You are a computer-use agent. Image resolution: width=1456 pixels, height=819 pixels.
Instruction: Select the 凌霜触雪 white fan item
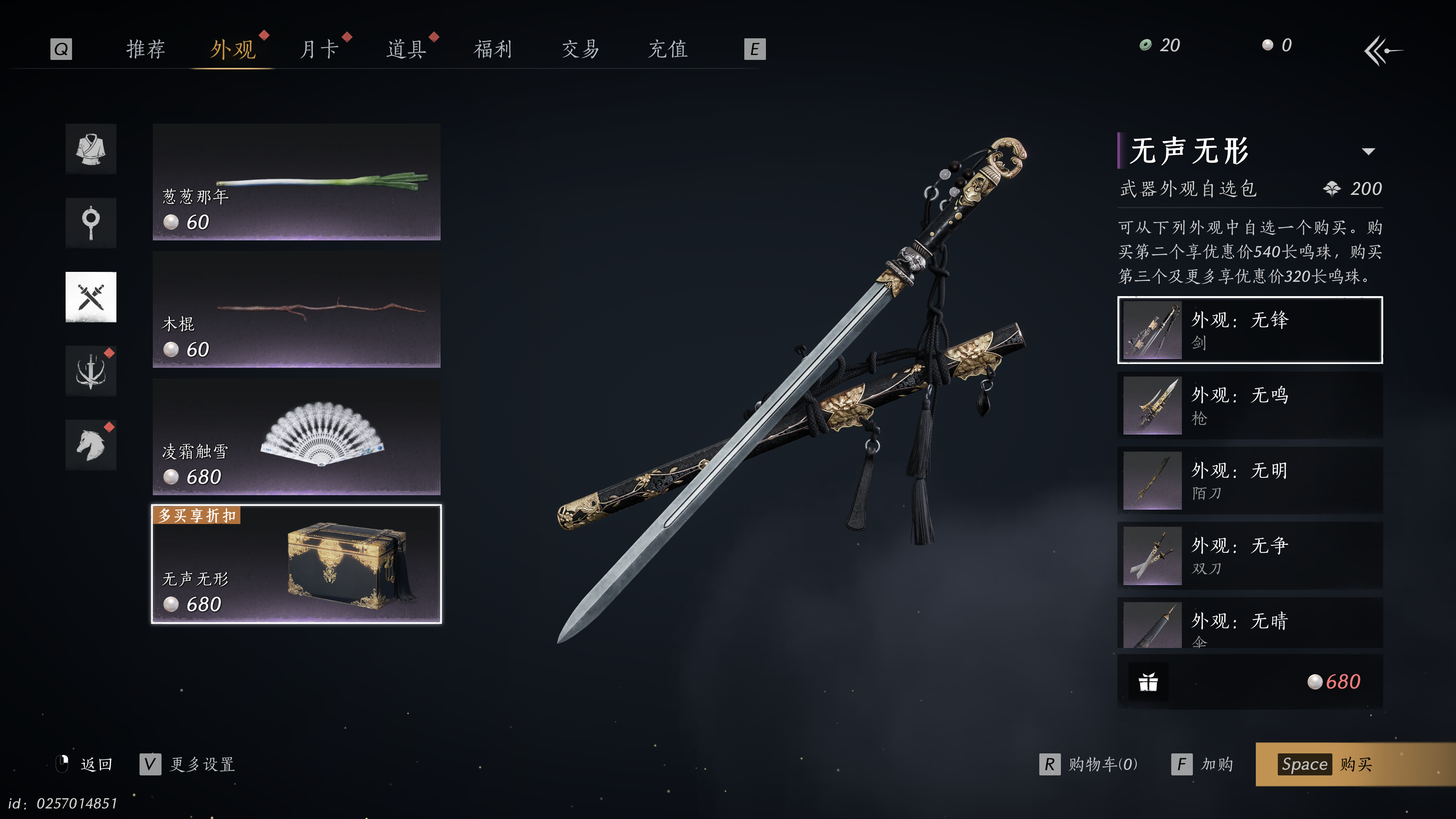click(296, 437)
